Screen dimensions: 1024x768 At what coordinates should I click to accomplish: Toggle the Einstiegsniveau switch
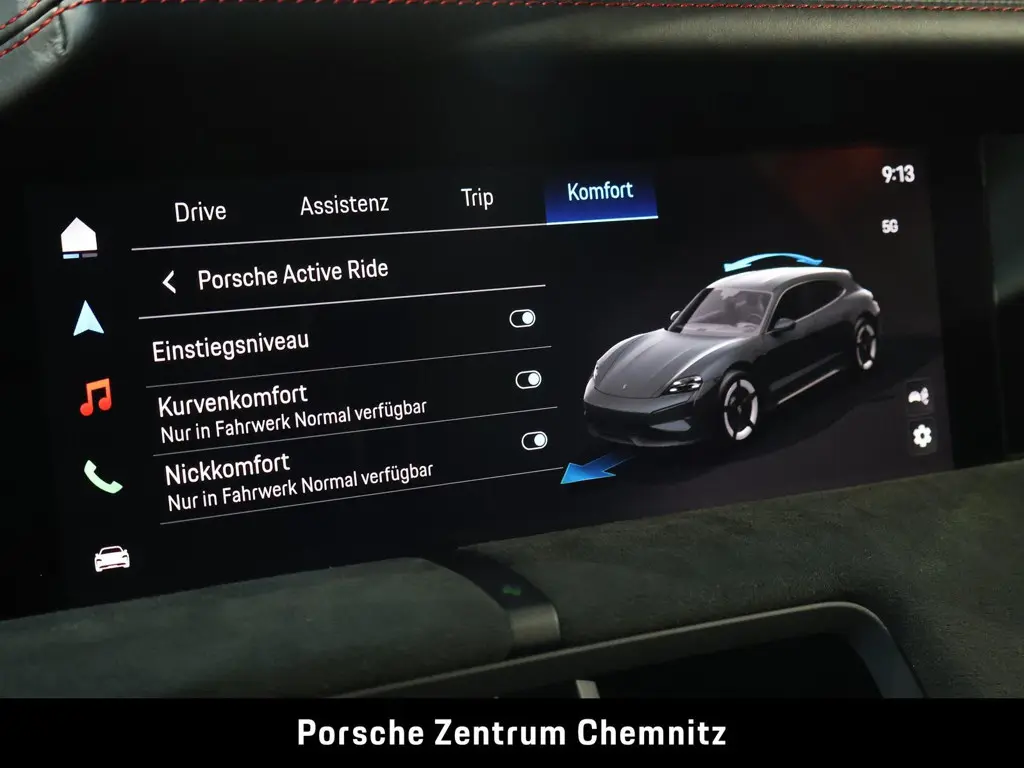click(x=522, y=319)
